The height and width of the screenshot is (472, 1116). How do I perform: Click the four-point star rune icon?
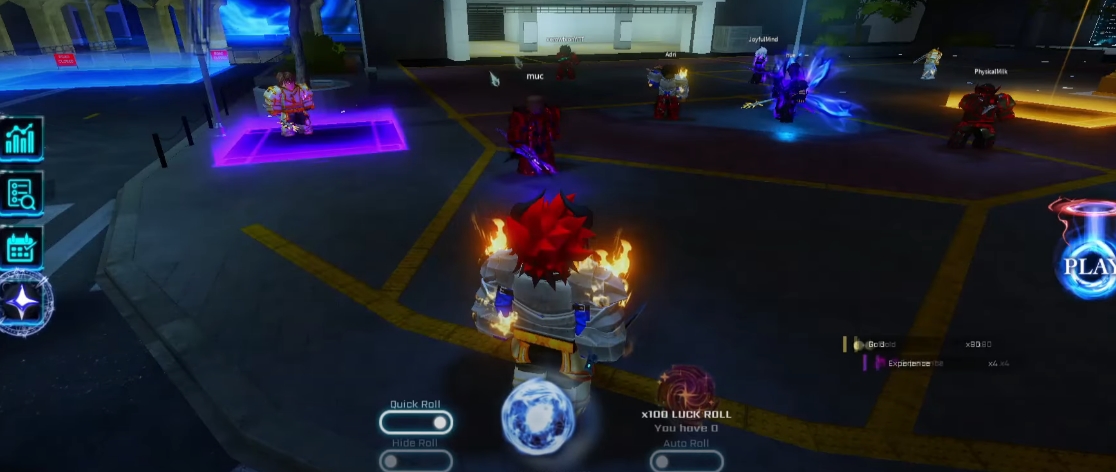(22, 302)
